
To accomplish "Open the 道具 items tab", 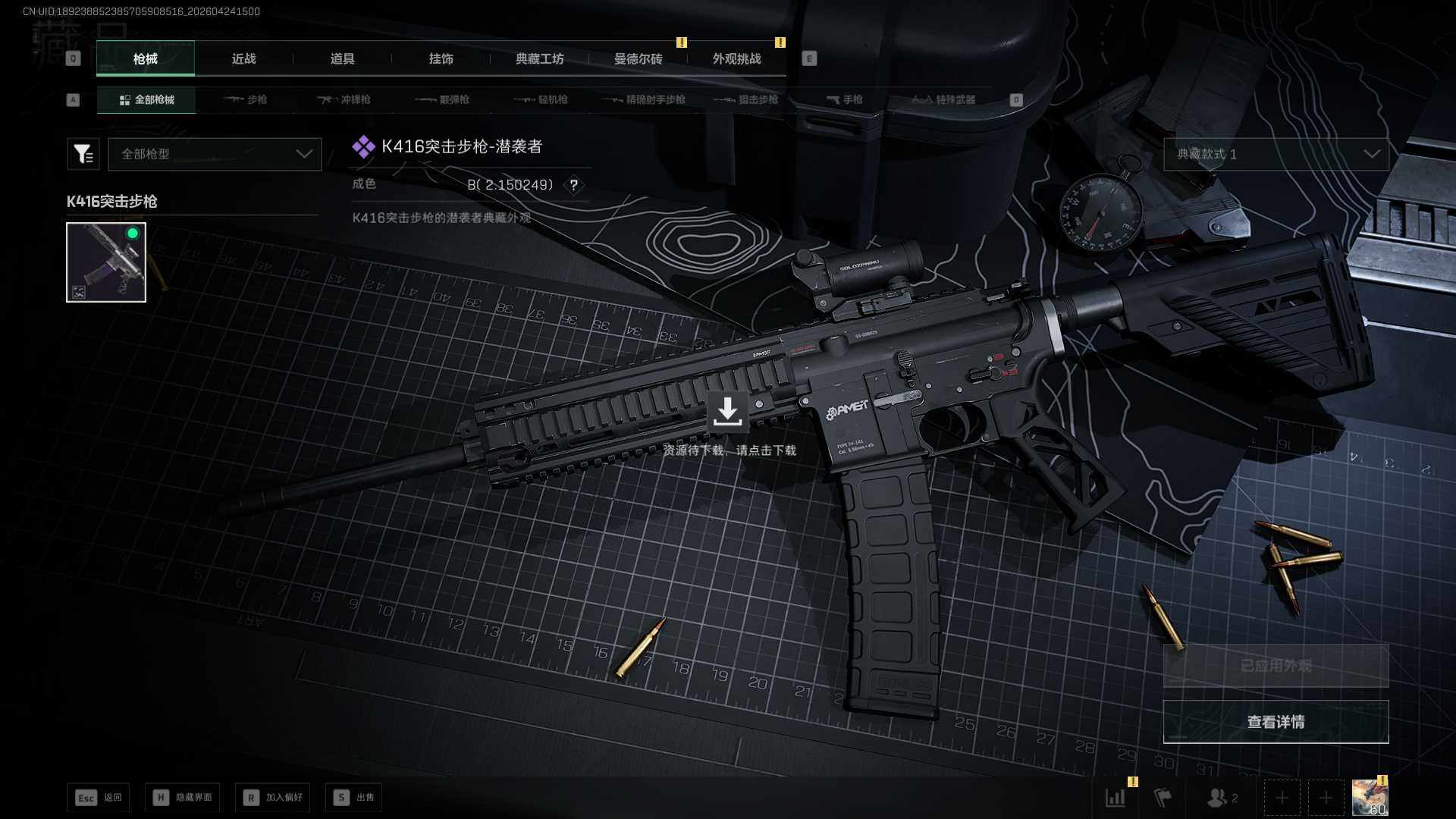I will (342, 59).
